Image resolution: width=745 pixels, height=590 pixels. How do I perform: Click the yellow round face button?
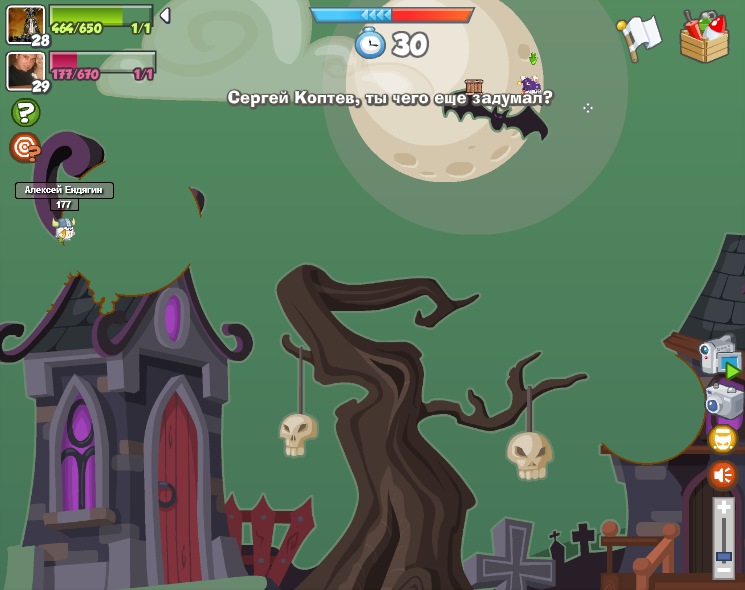(722, 439)
